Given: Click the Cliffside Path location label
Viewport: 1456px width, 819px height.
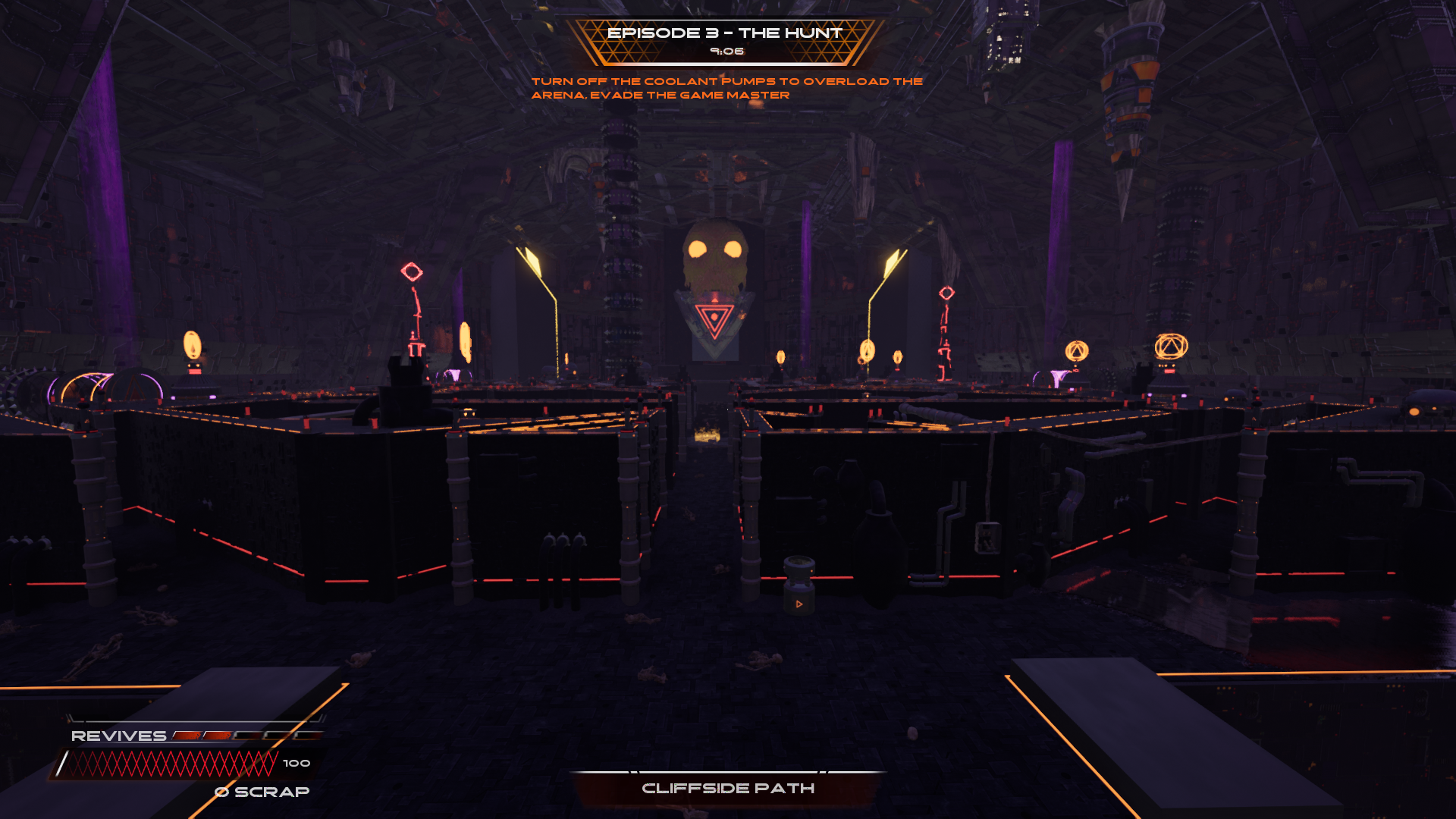Looking at the screenshot, I should click(728, 789).
